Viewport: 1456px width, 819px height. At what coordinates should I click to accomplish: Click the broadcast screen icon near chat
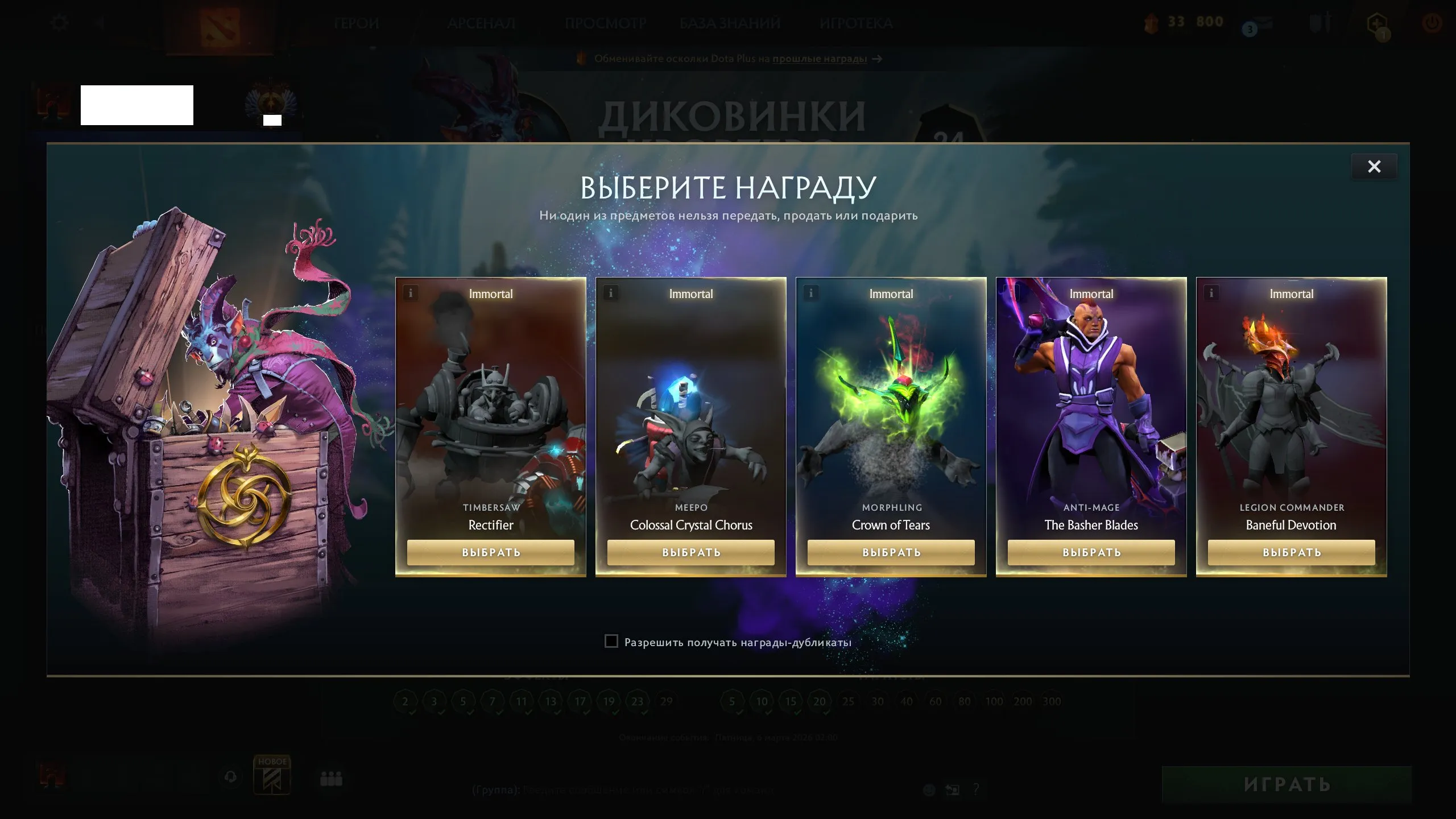tap(953, 789)
